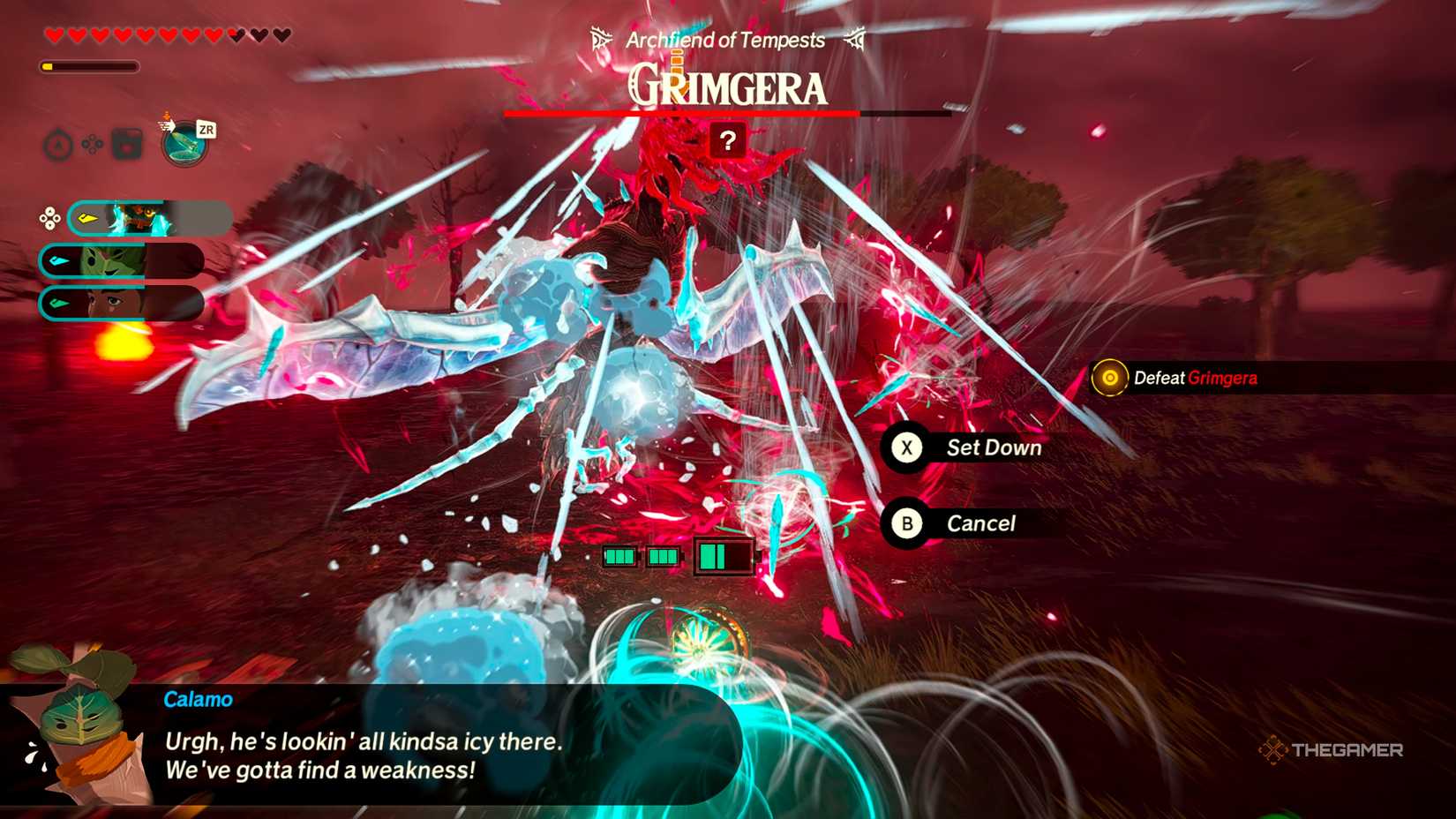Click the A button prompt icon
This screenshot has height=819, width=1456.
56,146
